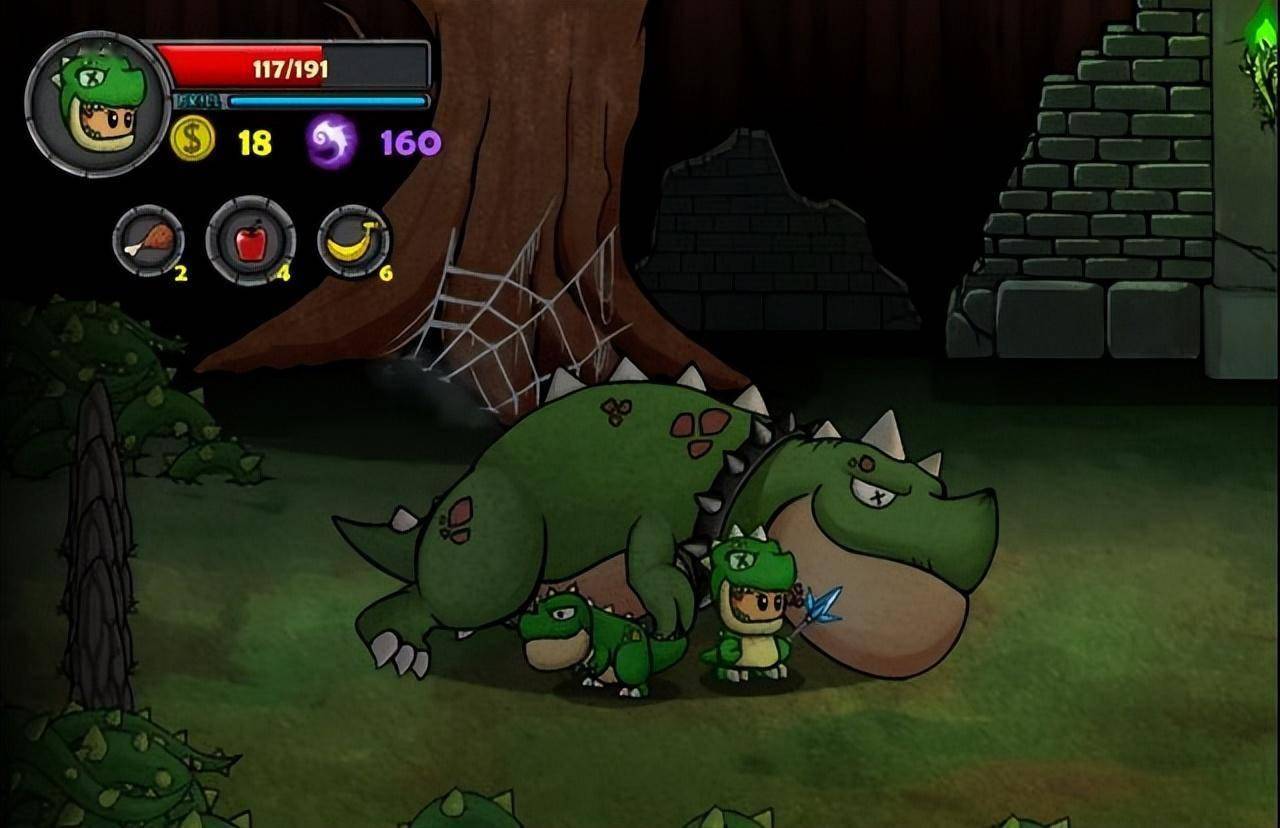1280x828 pixels.
Task: Choose the banana food slot
Action: (354, 240)
